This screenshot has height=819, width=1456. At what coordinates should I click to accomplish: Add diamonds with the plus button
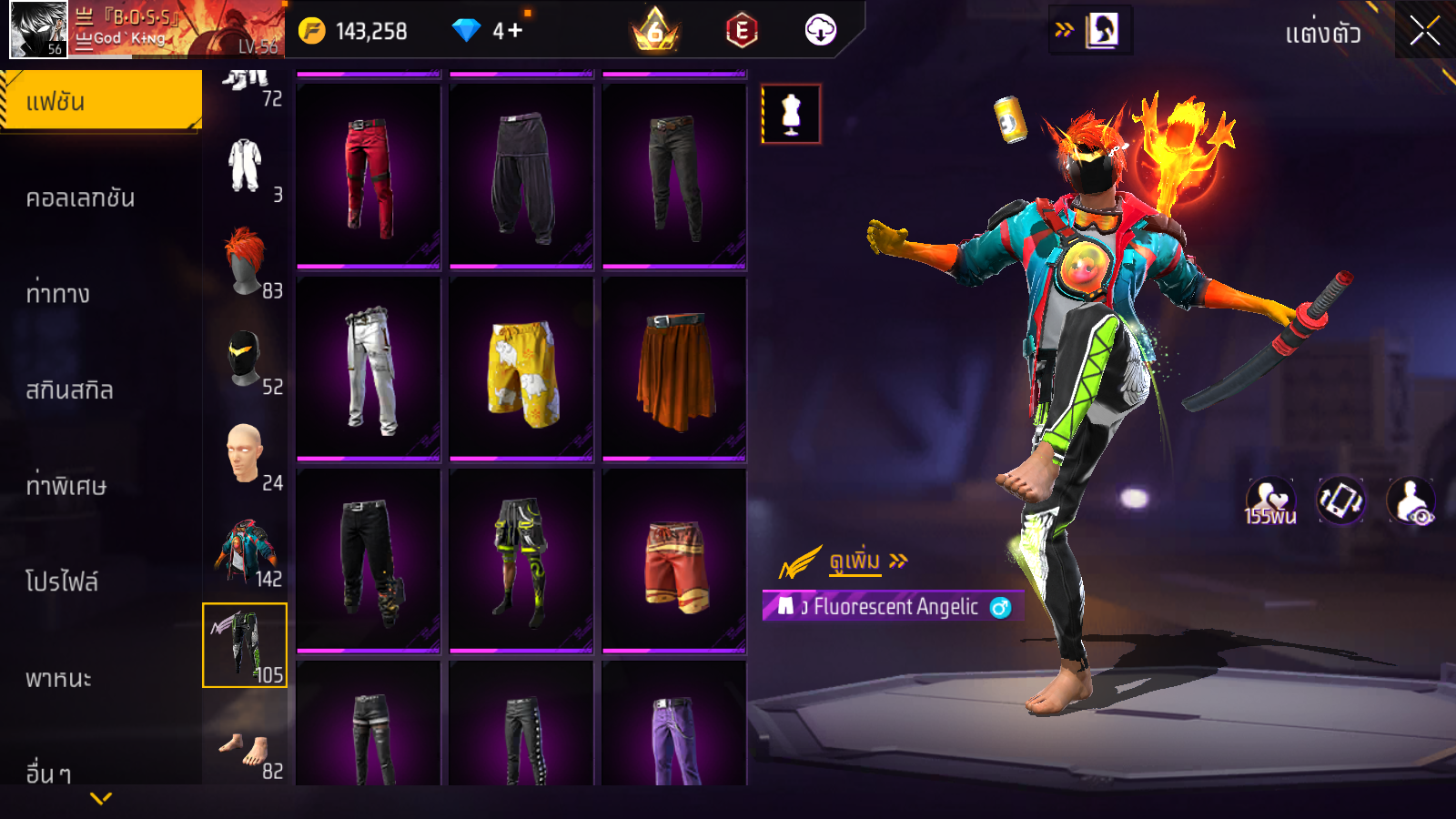pos(515,31)
